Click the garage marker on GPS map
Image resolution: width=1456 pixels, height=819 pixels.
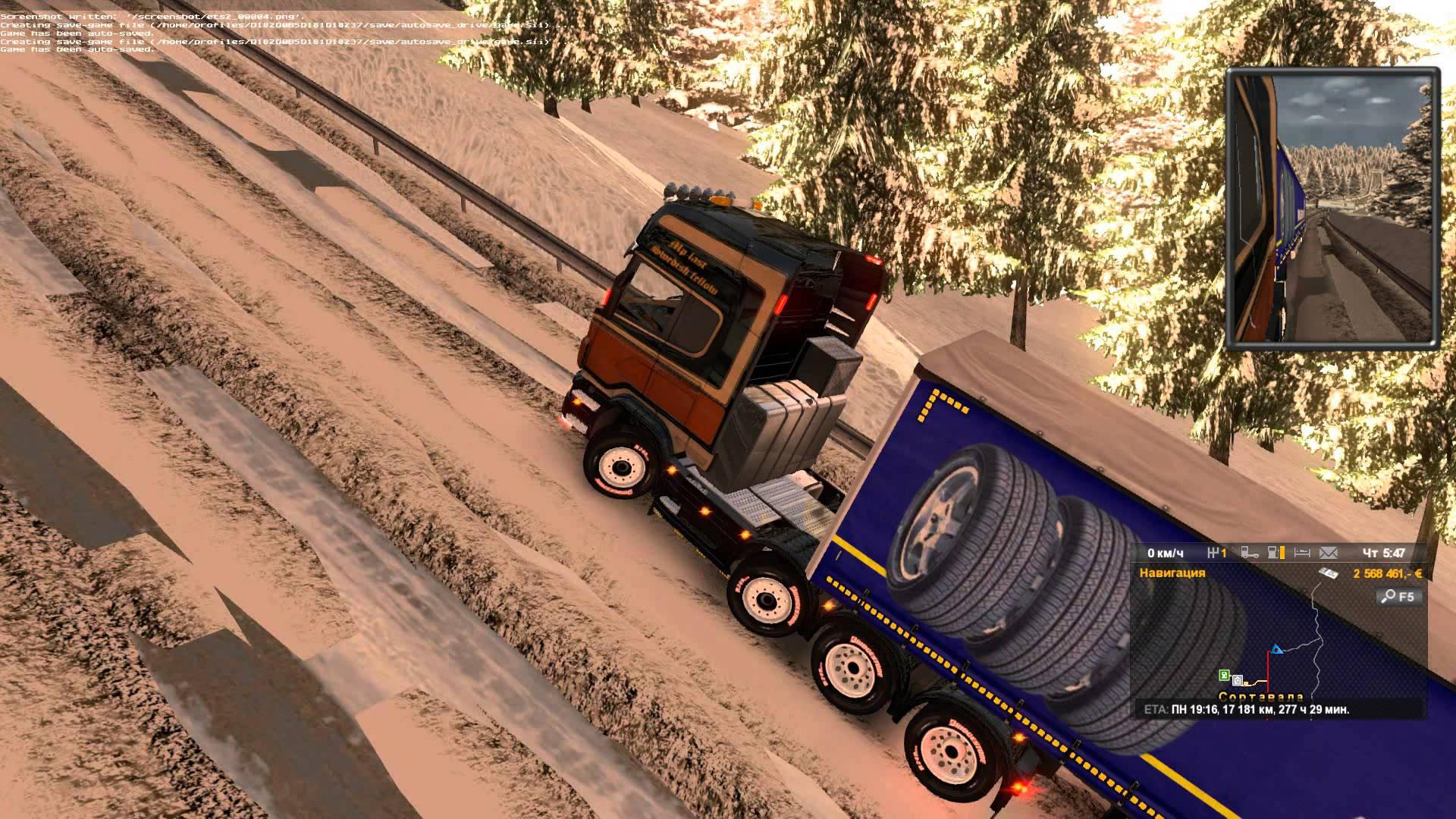pos(1238,679)
